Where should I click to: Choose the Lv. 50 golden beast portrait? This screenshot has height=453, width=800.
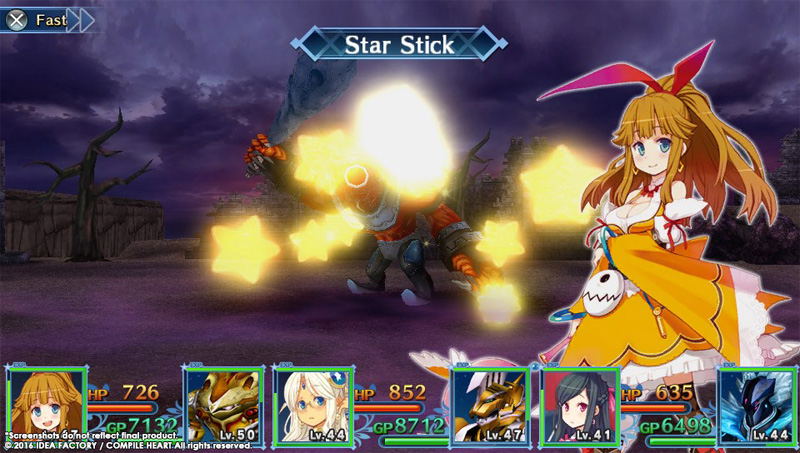coord(223,406)
